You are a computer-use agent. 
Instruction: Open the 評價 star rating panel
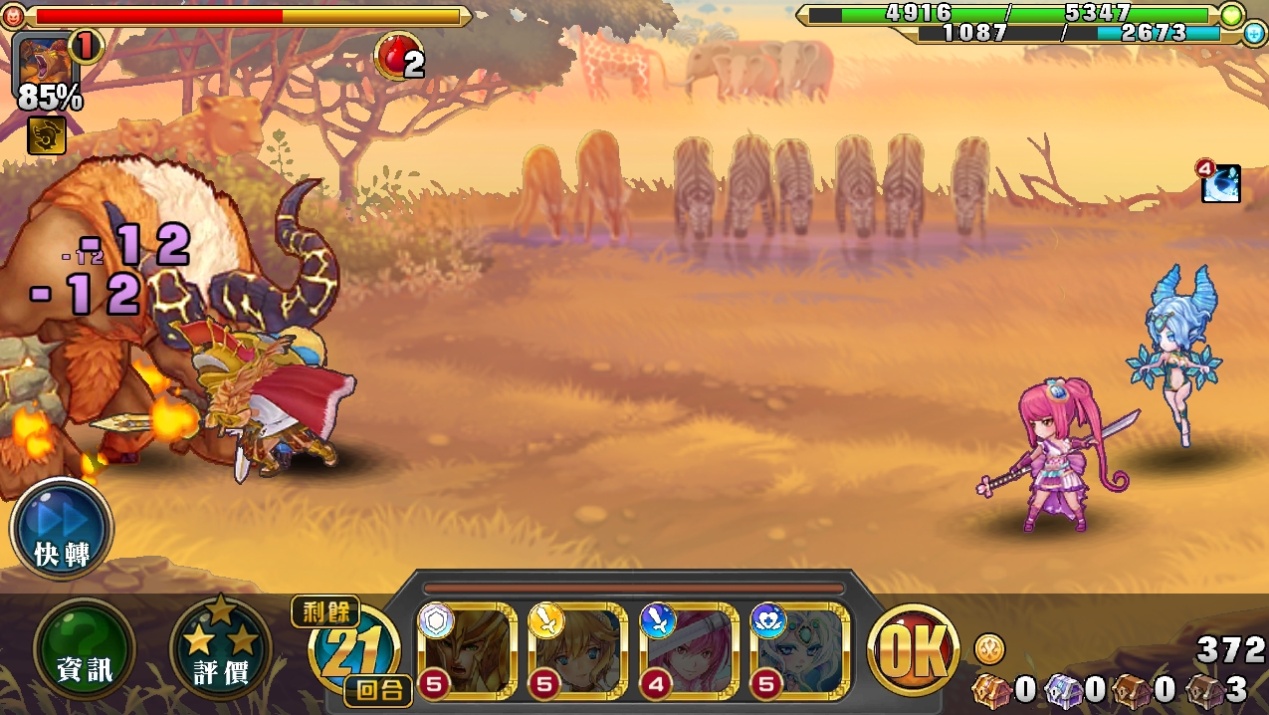tap(220, 649)
